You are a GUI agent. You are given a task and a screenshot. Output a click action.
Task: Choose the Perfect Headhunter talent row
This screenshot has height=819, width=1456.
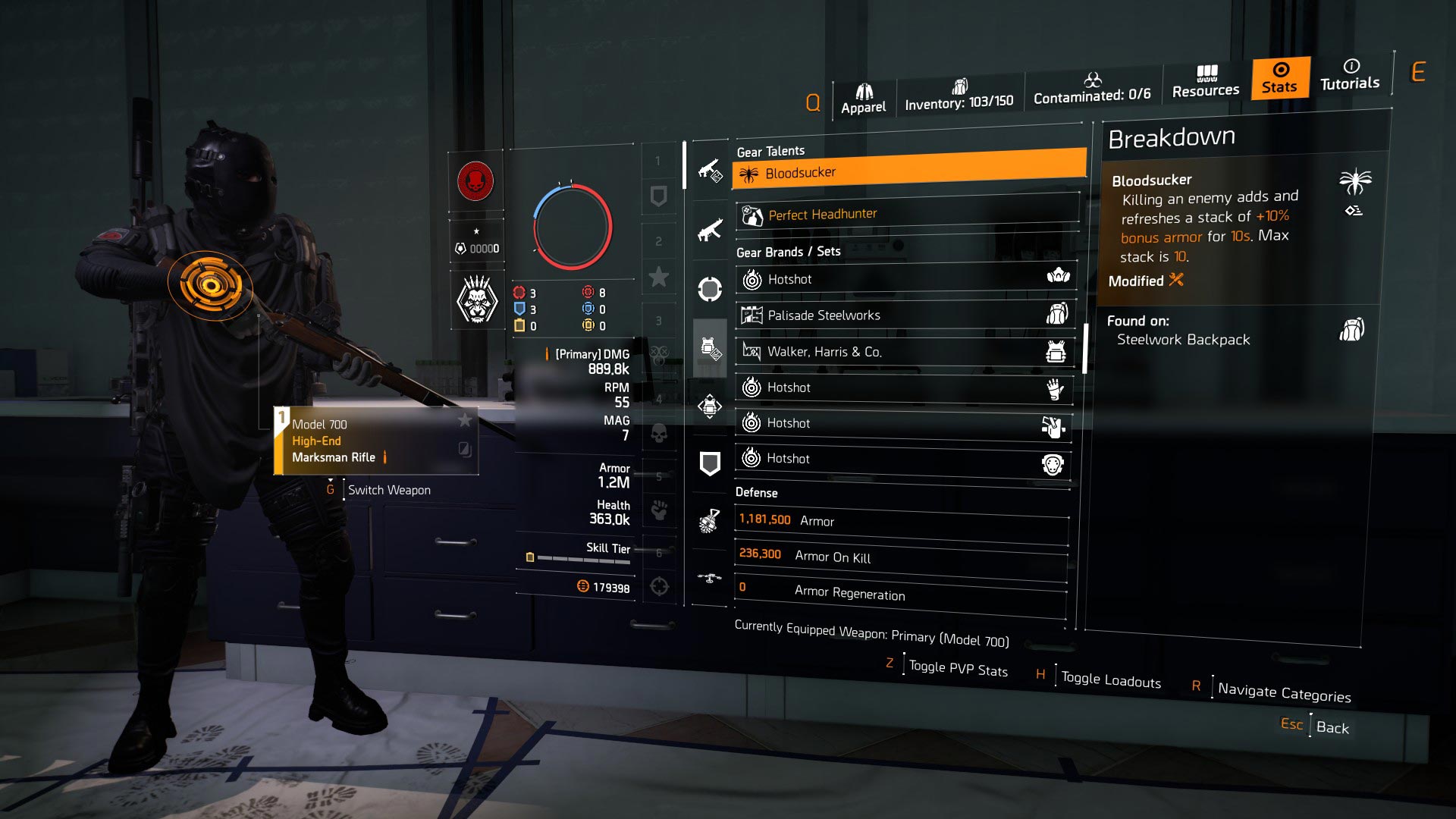907,215
